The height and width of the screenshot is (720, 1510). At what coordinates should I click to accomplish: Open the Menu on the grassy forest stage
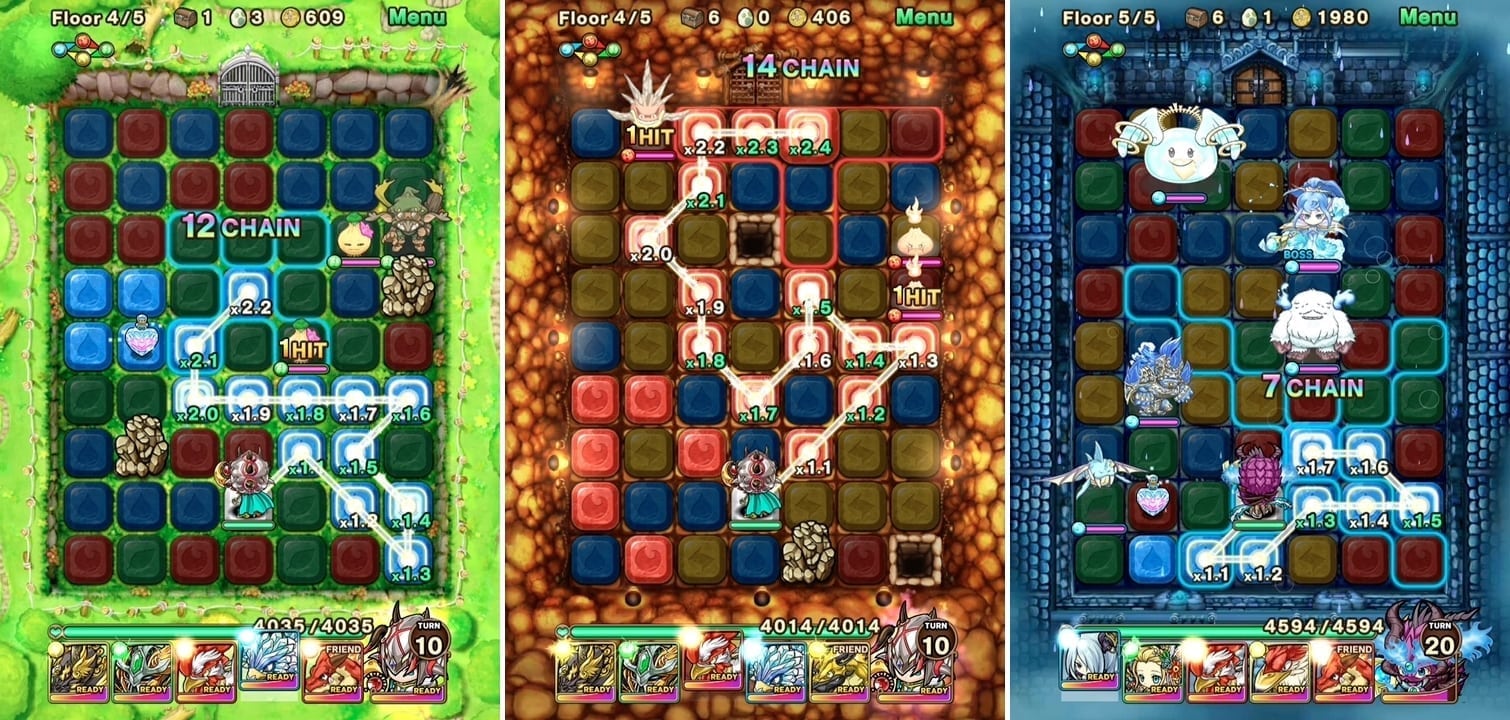coord(417,17)
